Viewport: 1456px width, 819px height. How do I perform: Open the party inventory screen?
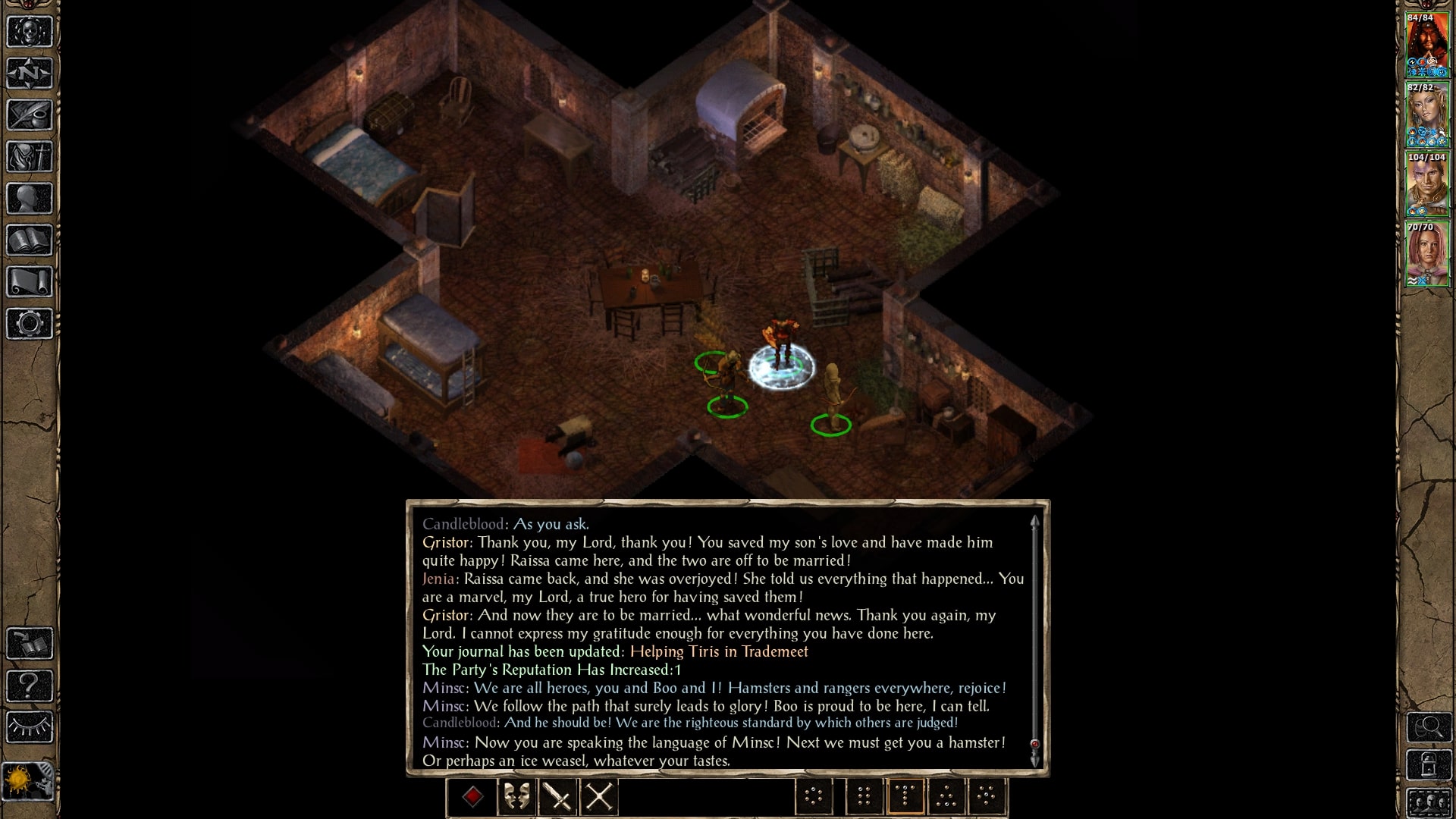point(28,158)
